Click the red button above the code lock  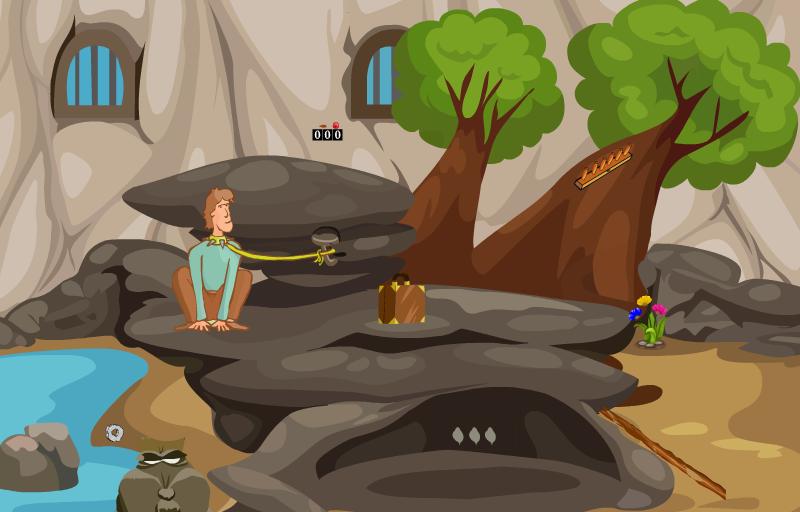(335, 126)
